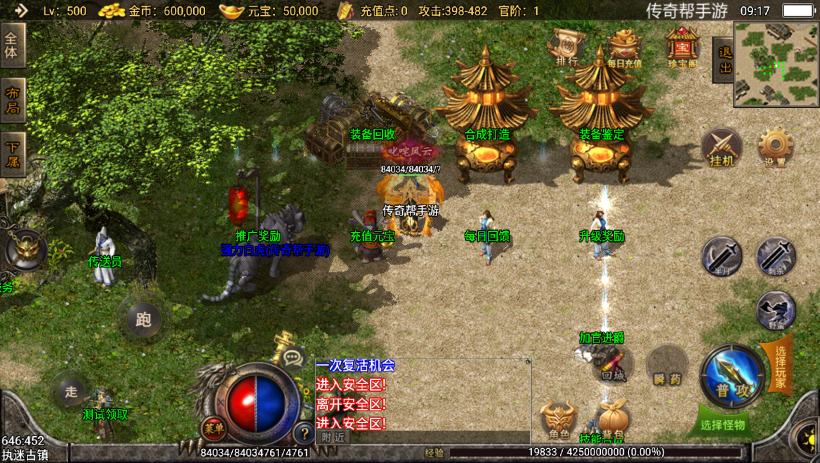This screenshot has width=820, height=463.
Task: Switch to 走 walk mode
Action: click(x=70, y=390)
